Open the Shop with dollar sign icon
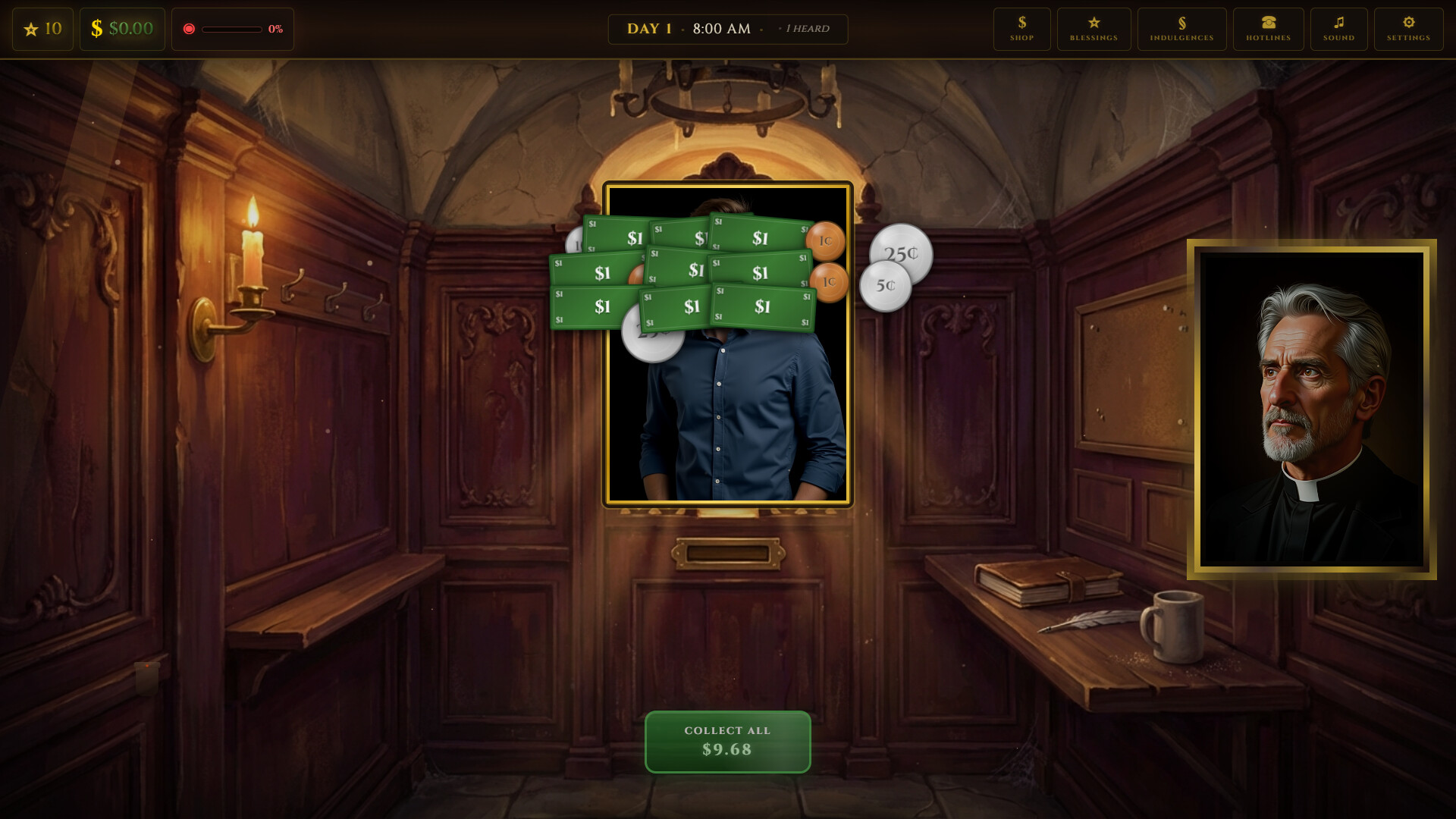This screenshot has height=819, width=1456. coord(1021,29)
